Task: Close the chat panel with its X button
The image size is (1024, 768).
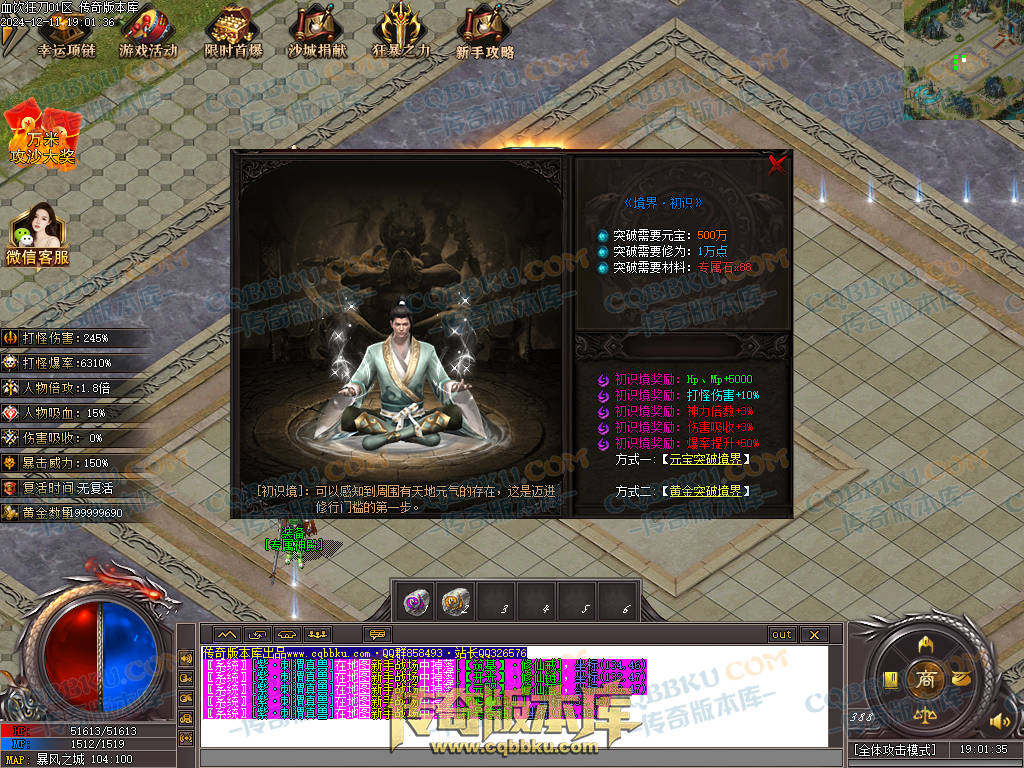Action: pyautogui.click(x=814, y=635)
